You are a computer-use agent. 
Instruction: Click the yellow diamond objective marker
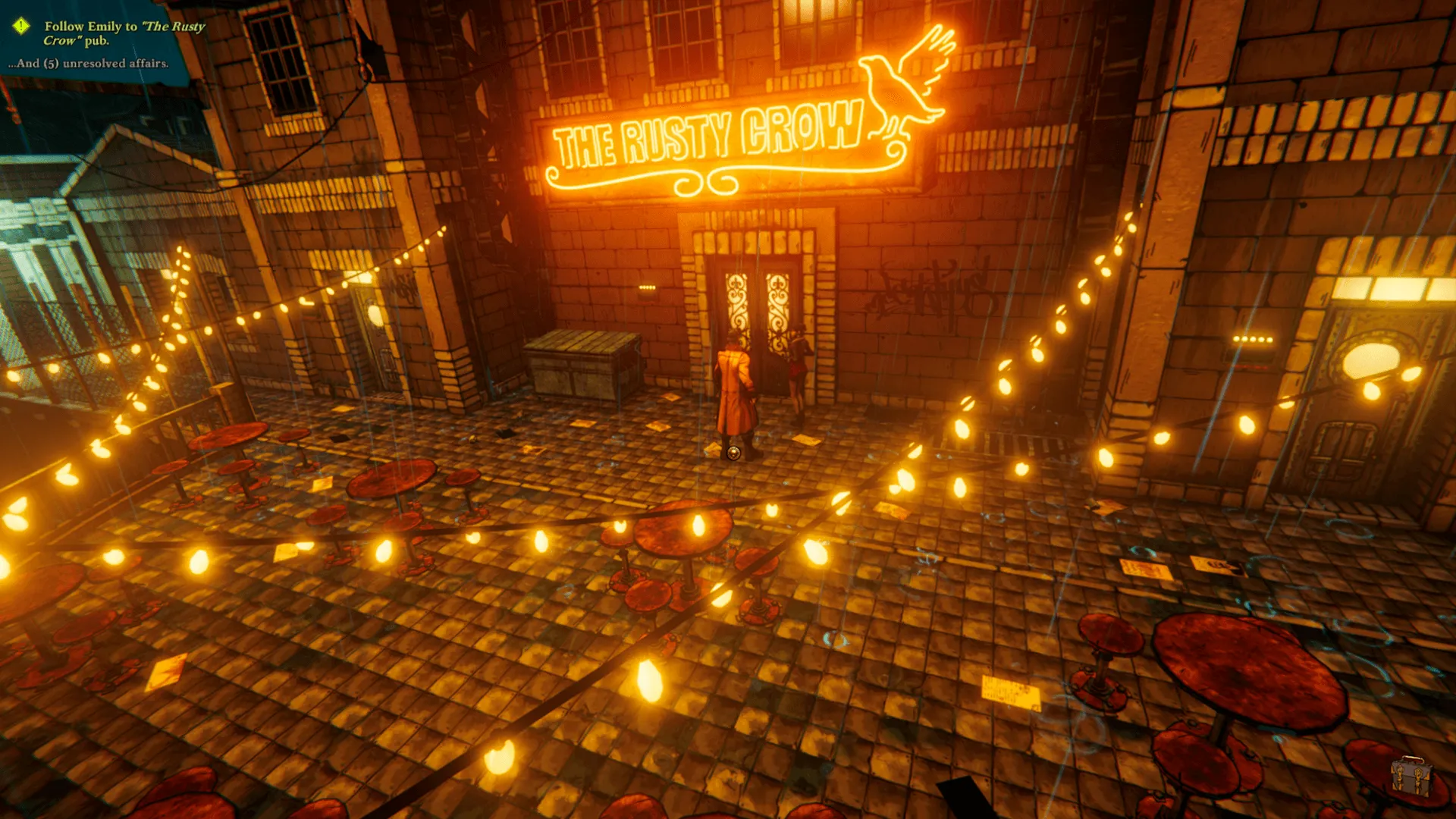pos(21,26)
